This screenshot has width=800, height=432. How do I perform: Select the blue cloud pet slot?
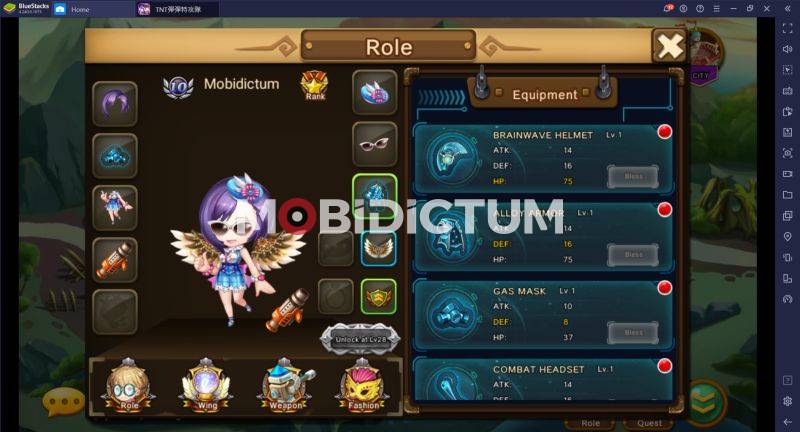coord(115,155)
